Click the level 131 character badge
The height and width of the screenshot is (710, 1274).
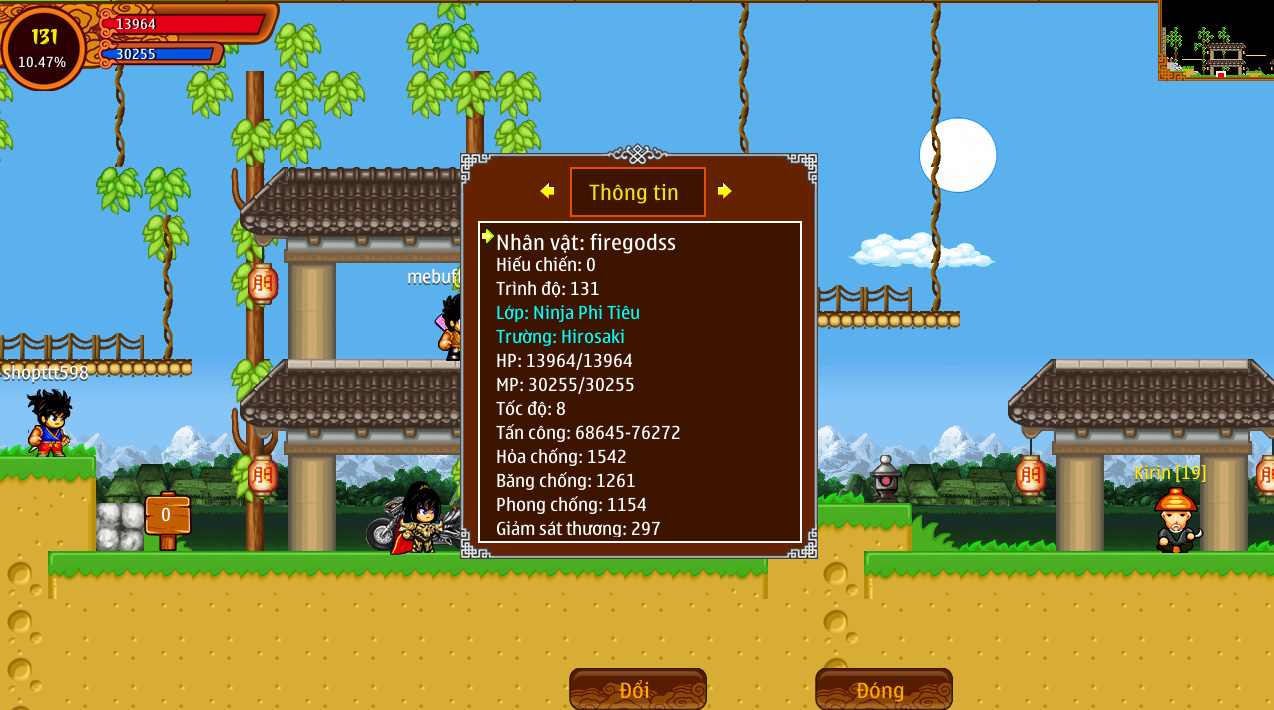point(43,47)
